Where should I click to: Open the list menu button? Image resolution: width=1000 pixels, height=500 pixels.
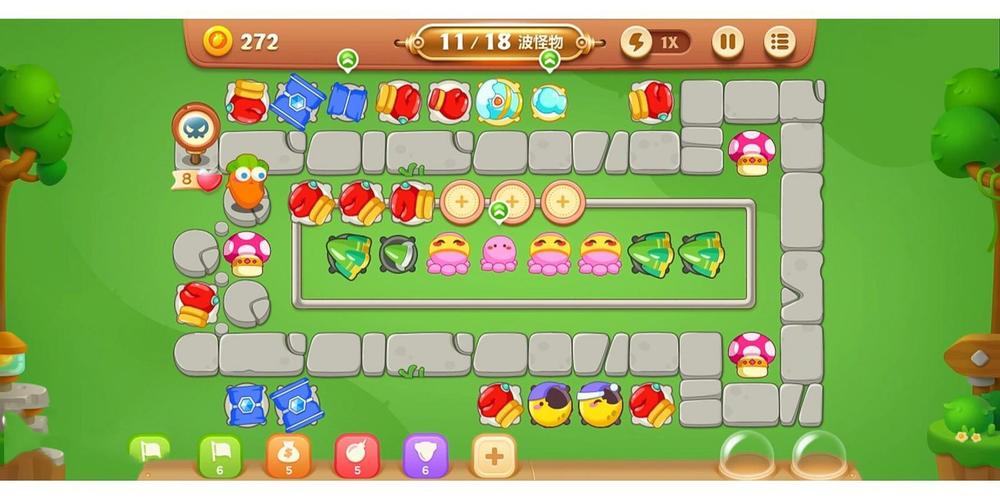[x=780, y=42]
